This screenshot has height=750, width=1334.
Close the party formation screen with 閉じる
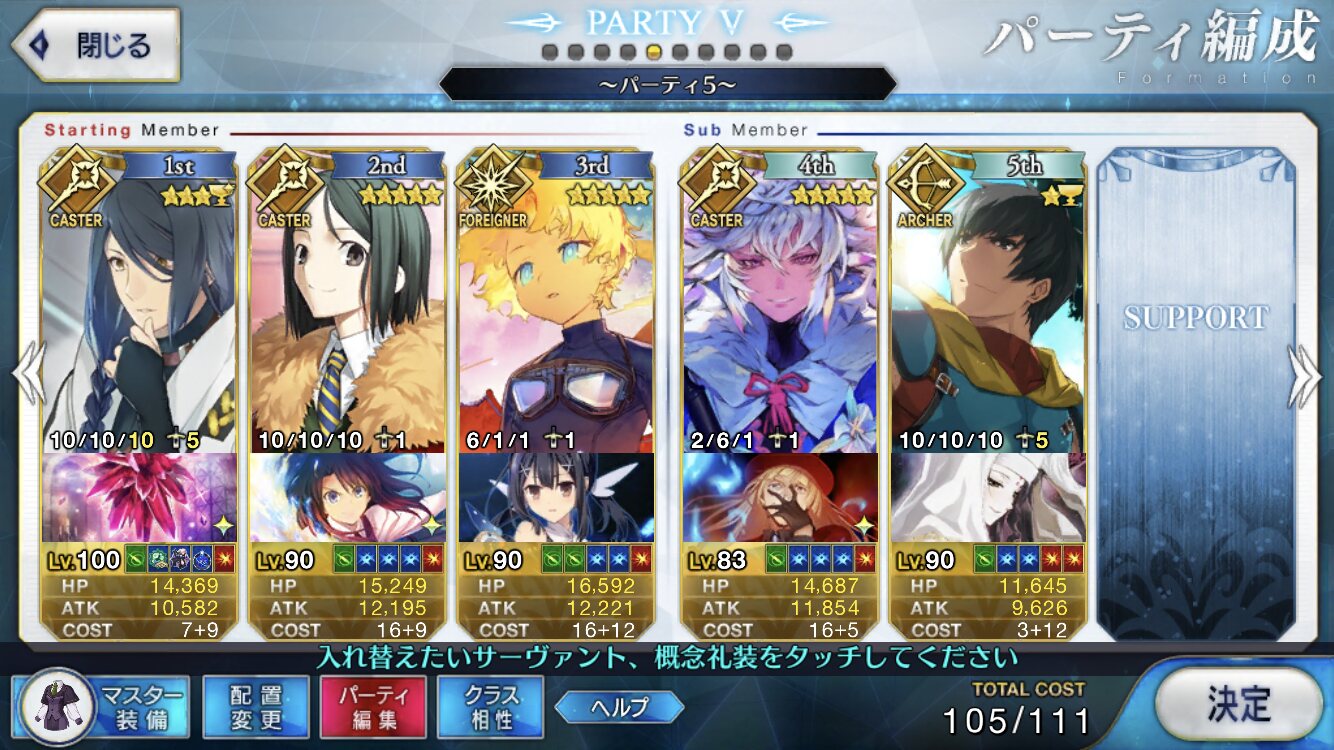[97, 46]
